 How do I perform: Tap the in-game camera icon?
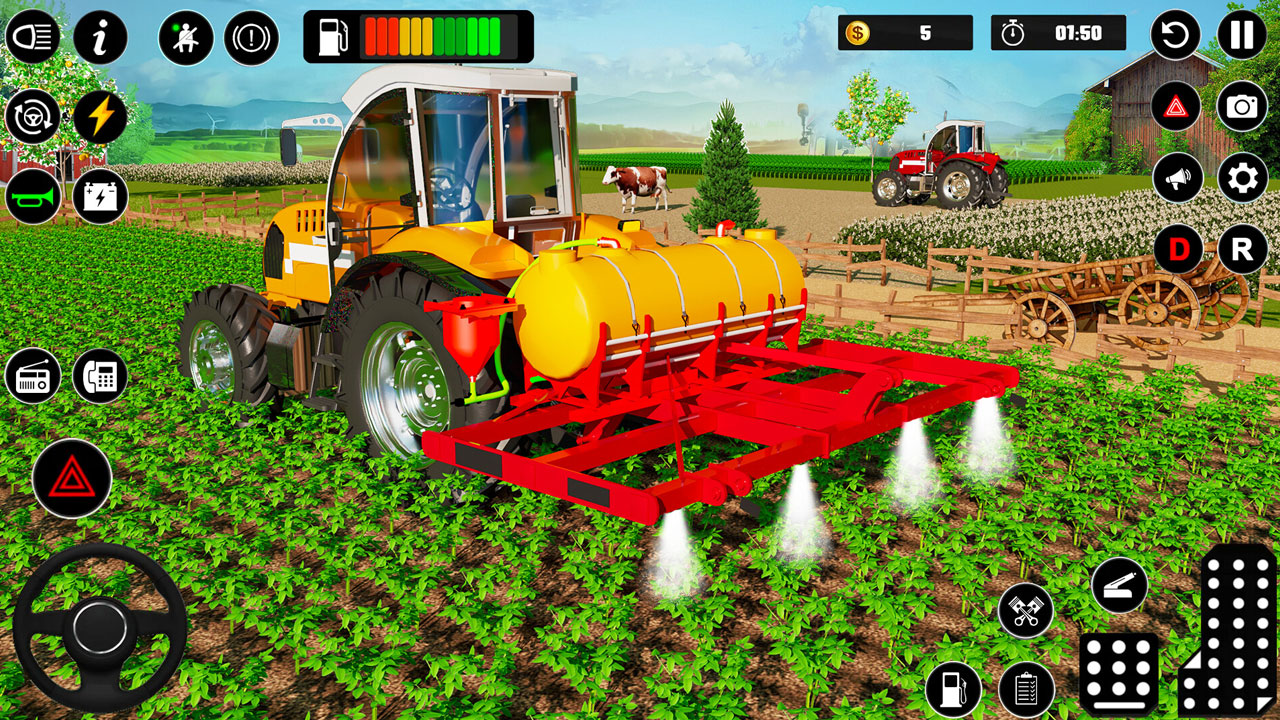click(x=1242, y=105)
